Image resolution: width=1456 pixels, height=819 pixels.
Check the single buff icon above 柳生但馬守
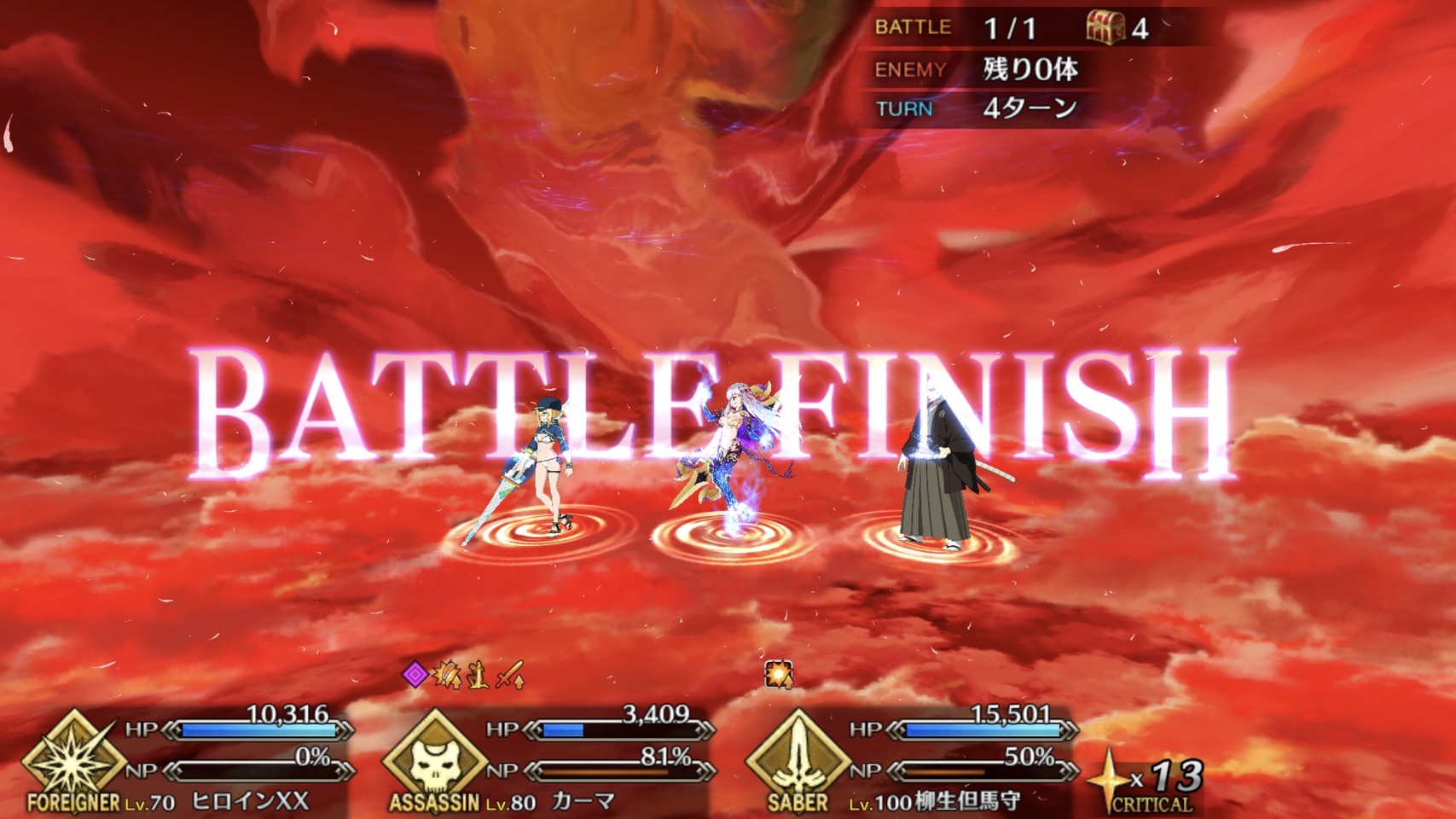778,675
